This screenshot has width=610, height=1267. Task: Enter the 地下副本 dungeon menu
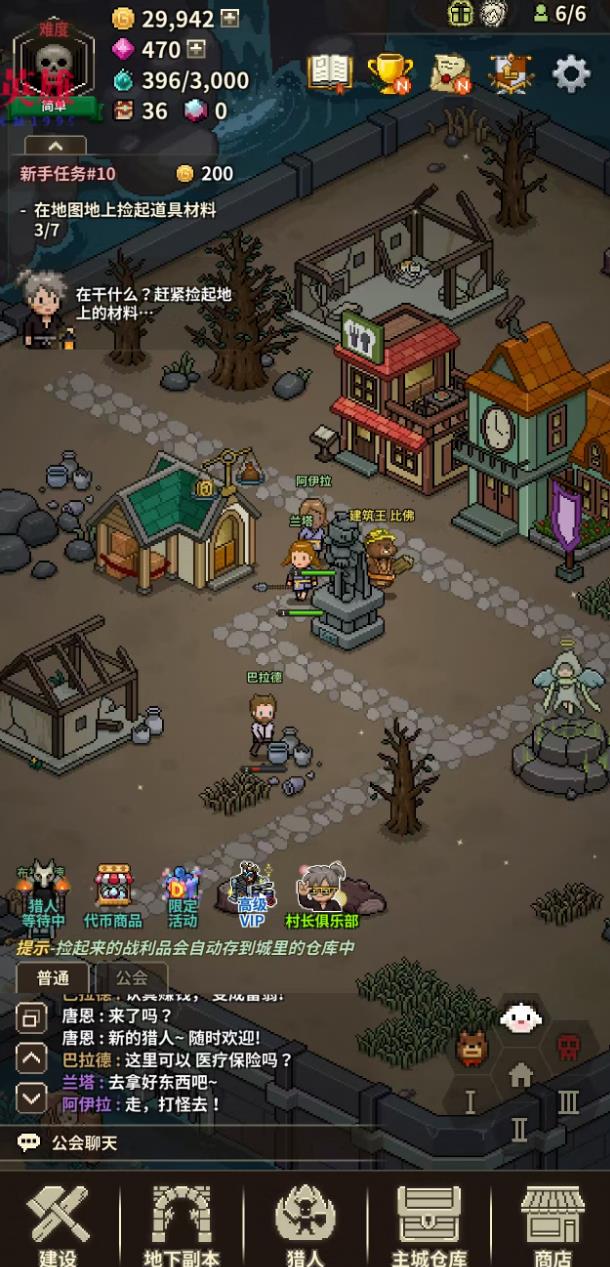[x=181, y=1223]
